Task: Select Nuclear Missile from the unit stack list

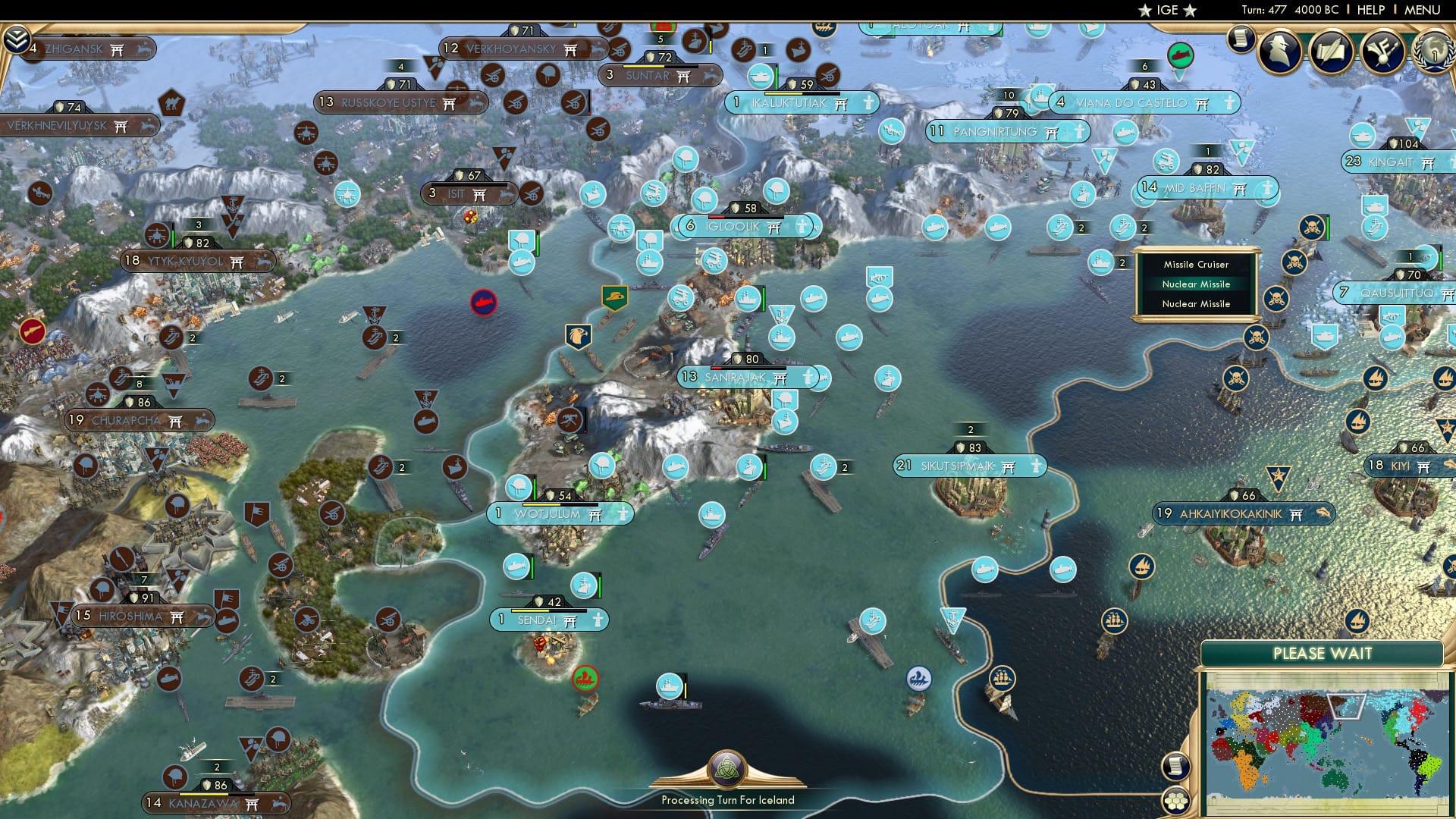Action: 1197,284
